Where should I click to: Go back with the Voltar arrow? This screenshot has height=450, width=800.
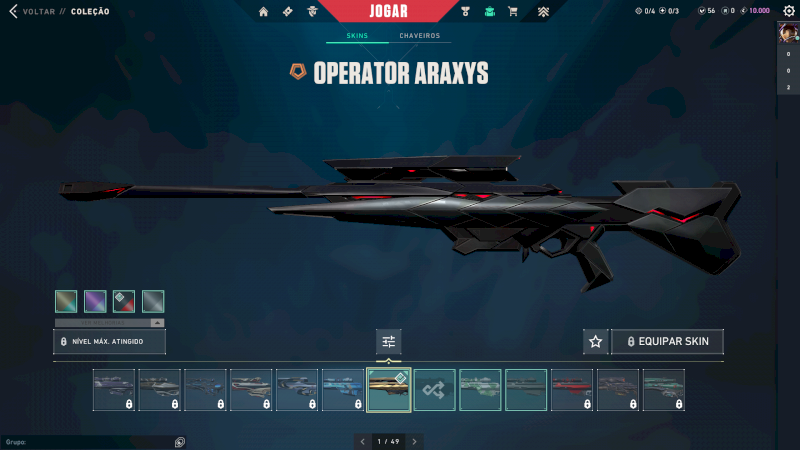tap(14, 12)
